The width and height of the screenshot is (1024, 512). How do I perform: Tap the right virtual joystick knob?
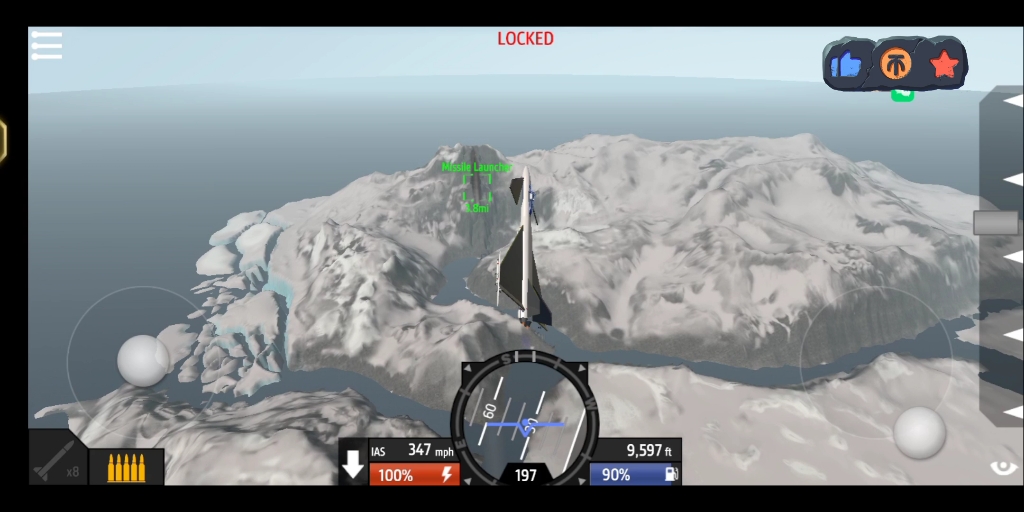[919, 432]
